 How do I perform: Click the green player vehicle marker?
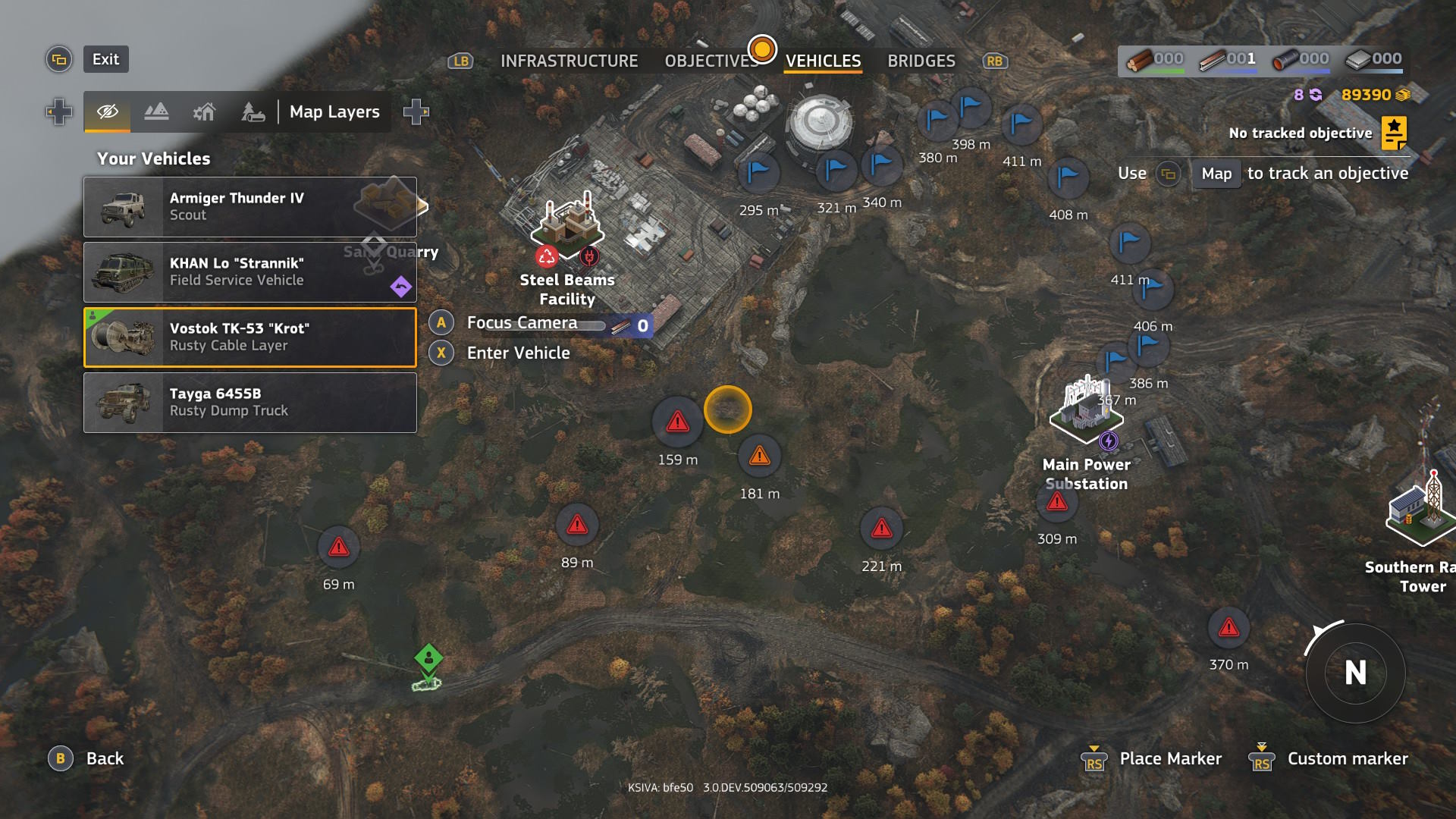click(428, 657)
